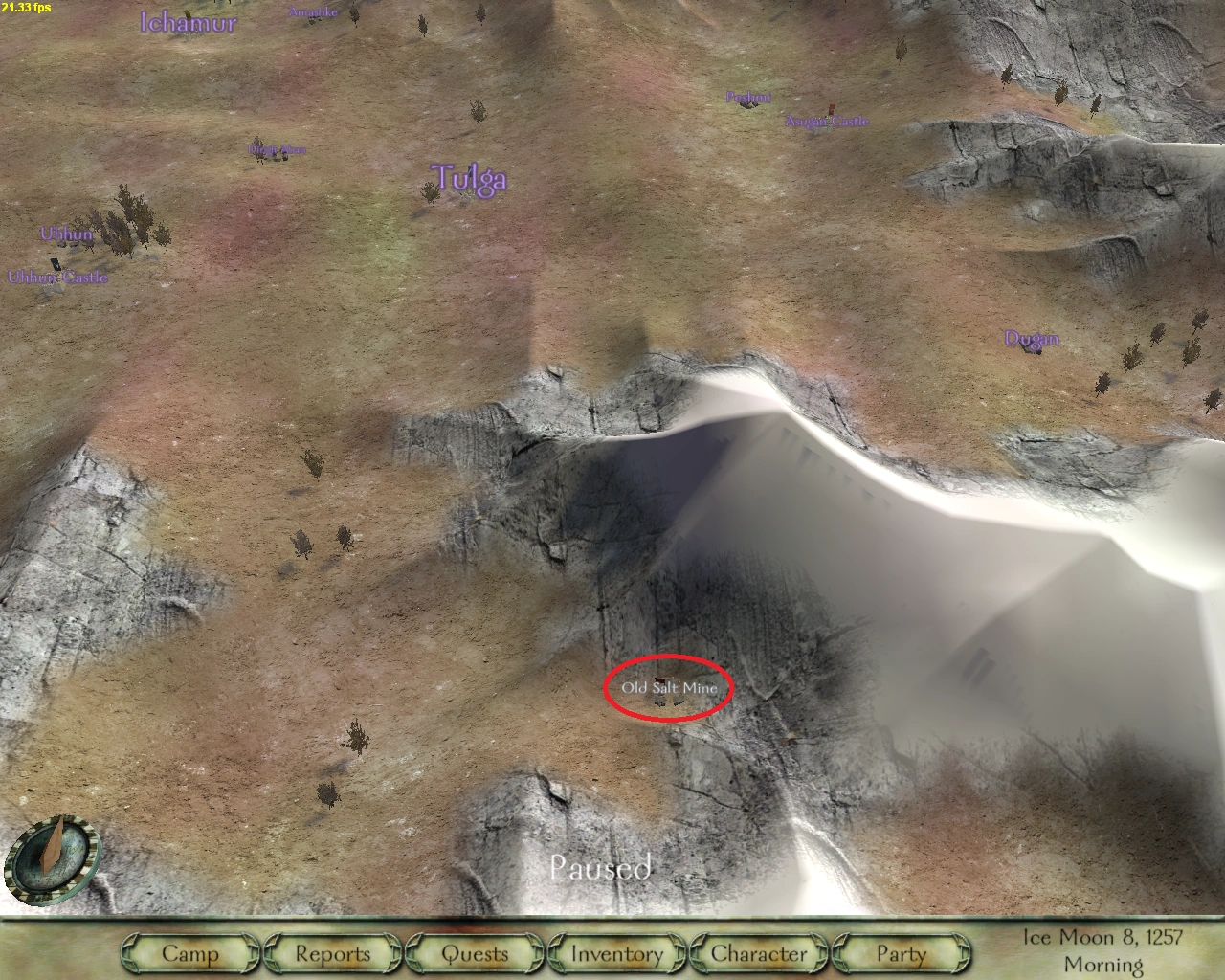Open the Reports menu

(332, 954)
